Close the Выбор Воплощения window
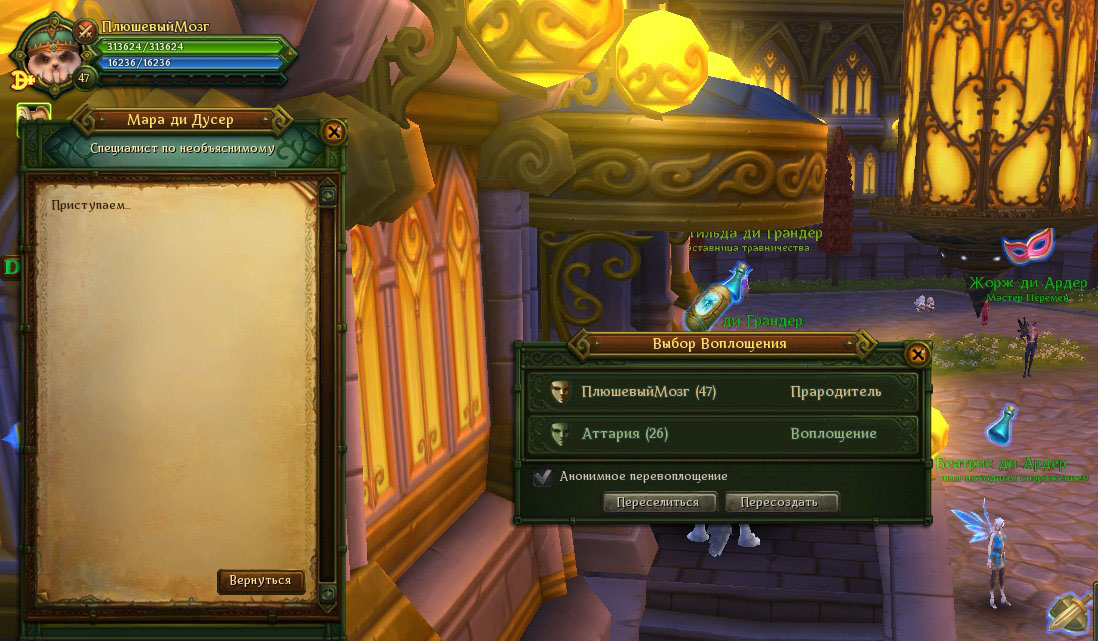The image size is (1098, 641). (917, 354)
